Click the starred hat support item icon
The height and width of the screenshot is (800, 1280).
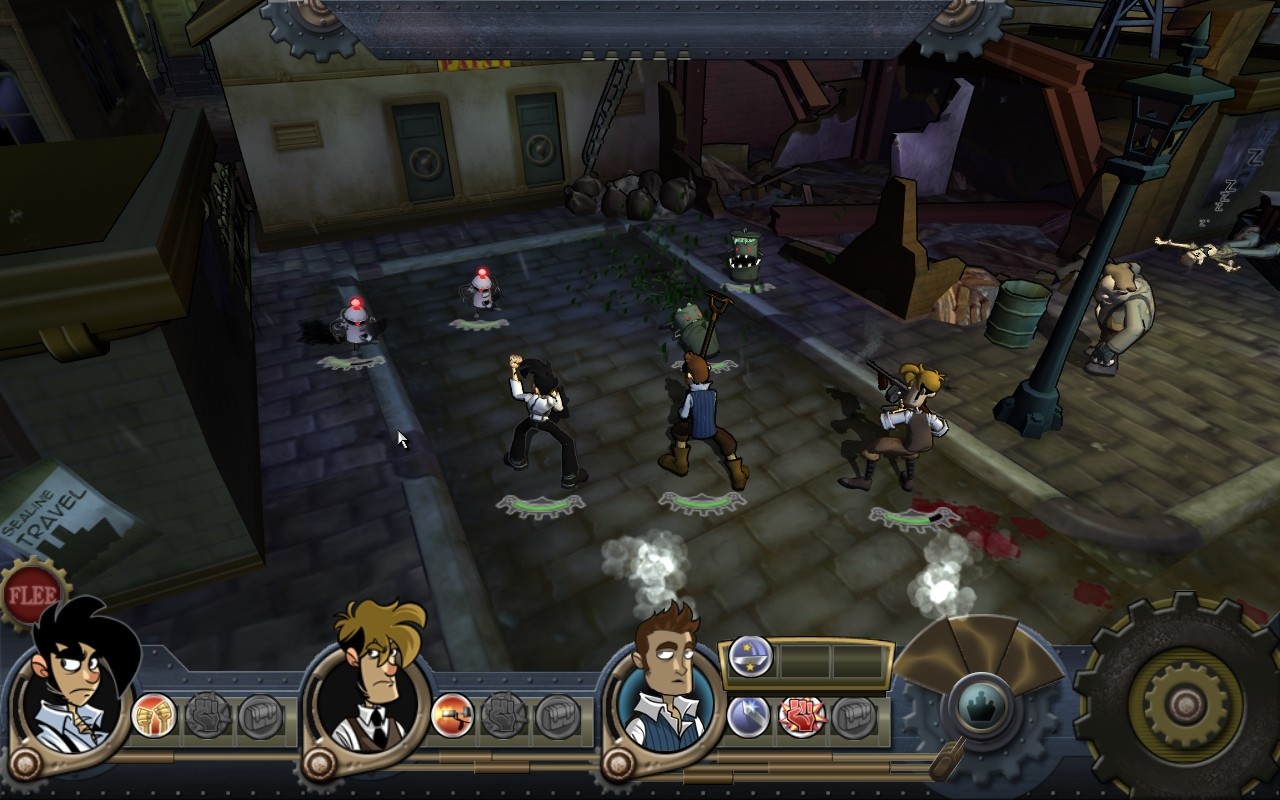750,657
